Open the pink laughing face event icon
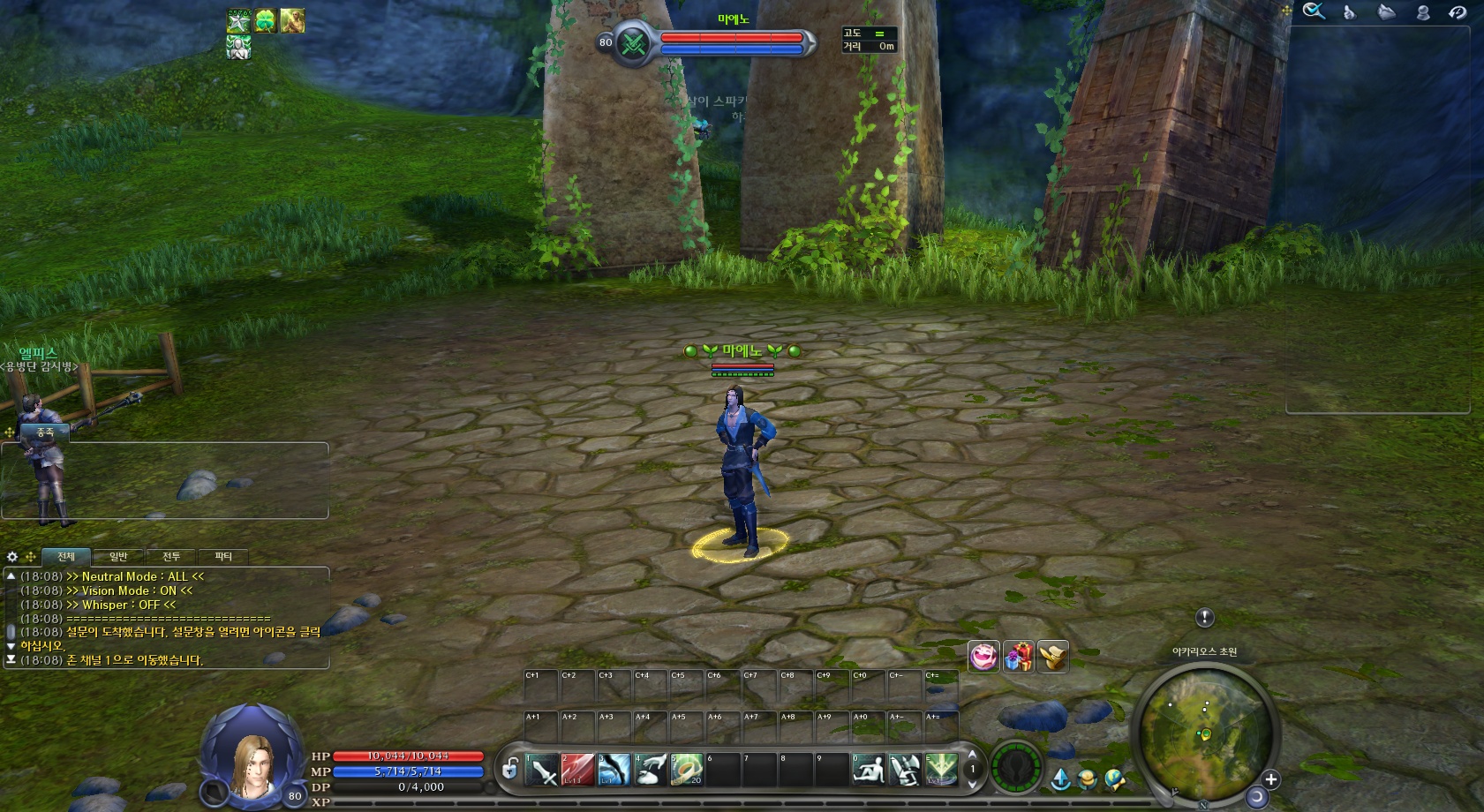The width and height of the screenshot is (1484, 812). [983, 657]
